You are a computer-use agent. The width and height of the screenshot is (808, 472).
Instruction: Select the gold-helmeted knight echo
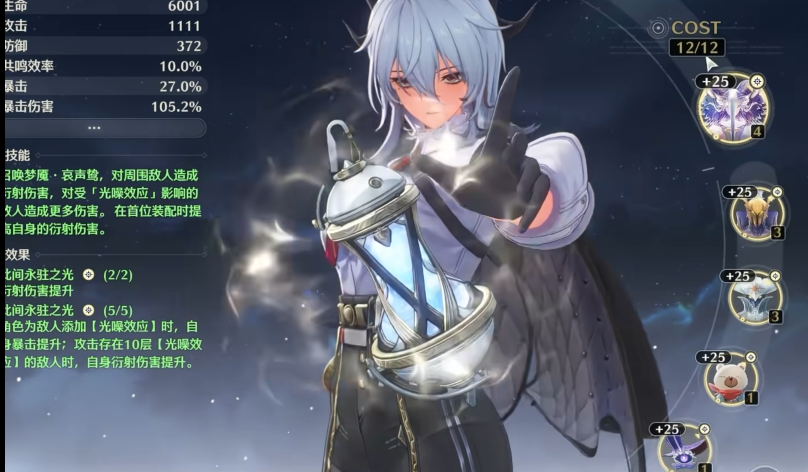click(756, 213)
